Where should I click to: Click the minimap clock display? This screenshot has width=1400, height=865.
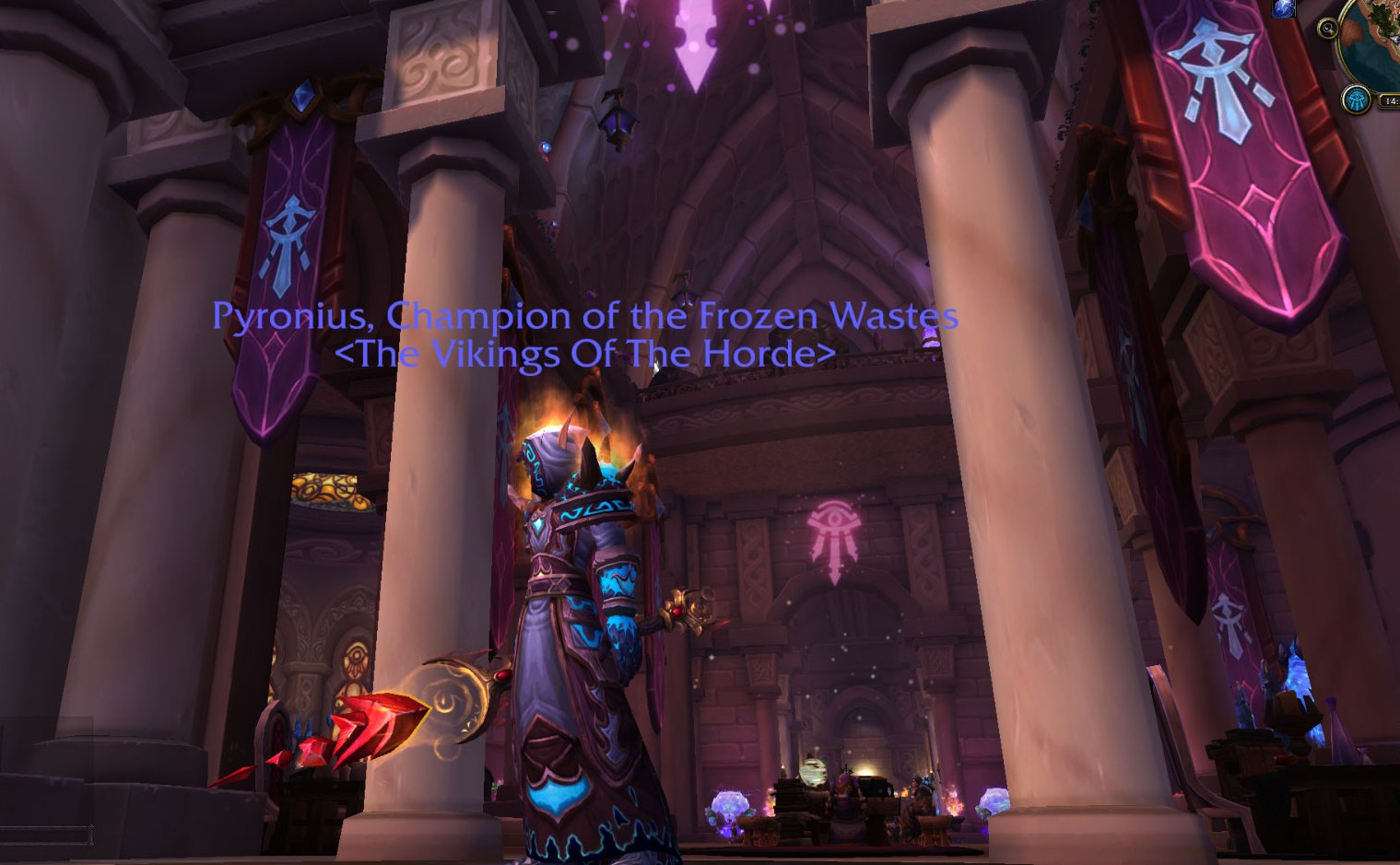[1391, 101]
